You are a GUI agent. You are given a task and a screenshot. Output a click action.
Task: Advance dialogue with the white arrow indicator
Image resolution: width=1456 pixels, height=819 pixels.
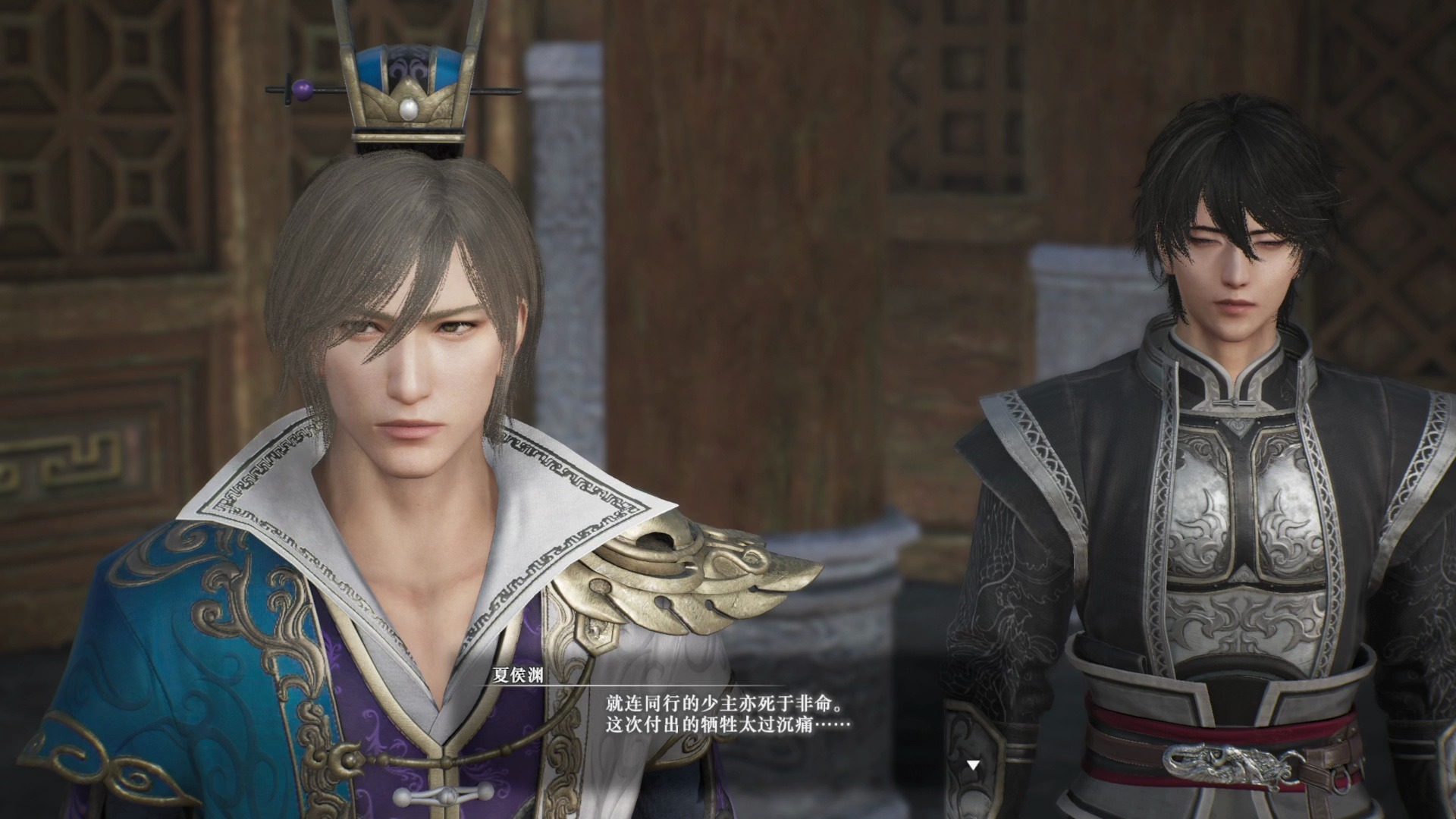click(973, 765)
